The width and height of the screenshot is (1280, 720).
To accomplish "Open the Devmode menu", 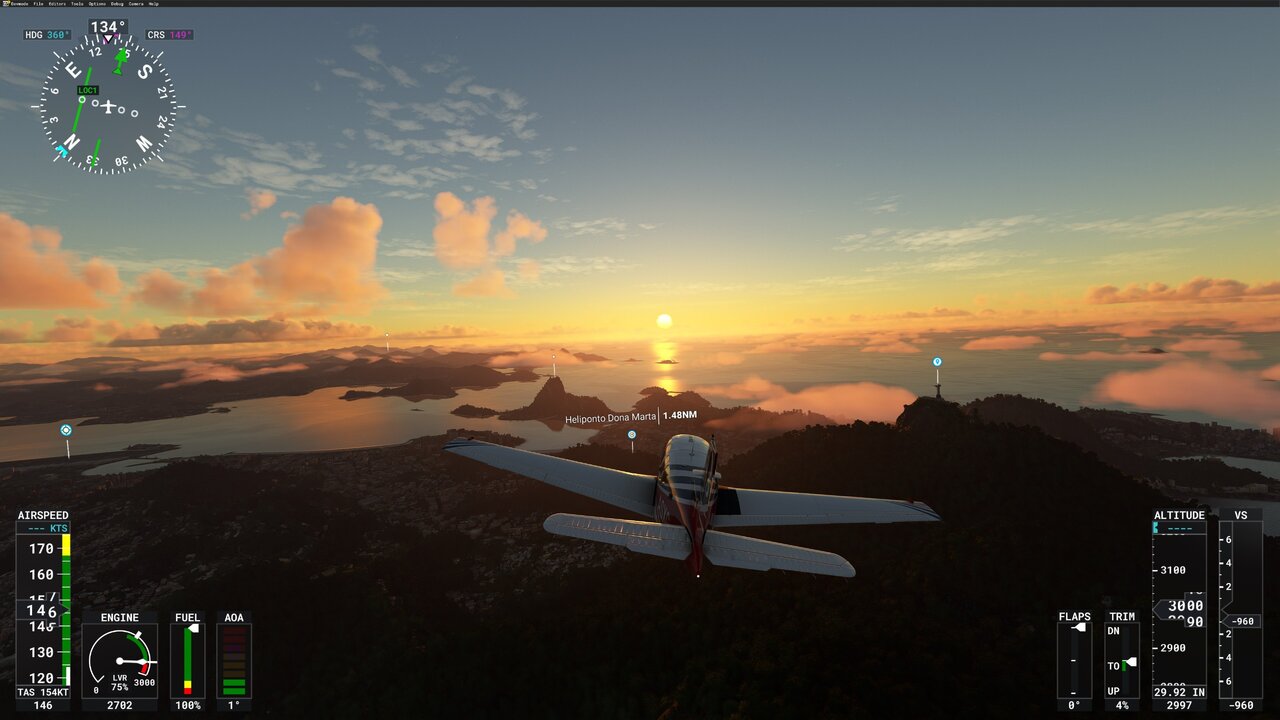I will point(19,3).
